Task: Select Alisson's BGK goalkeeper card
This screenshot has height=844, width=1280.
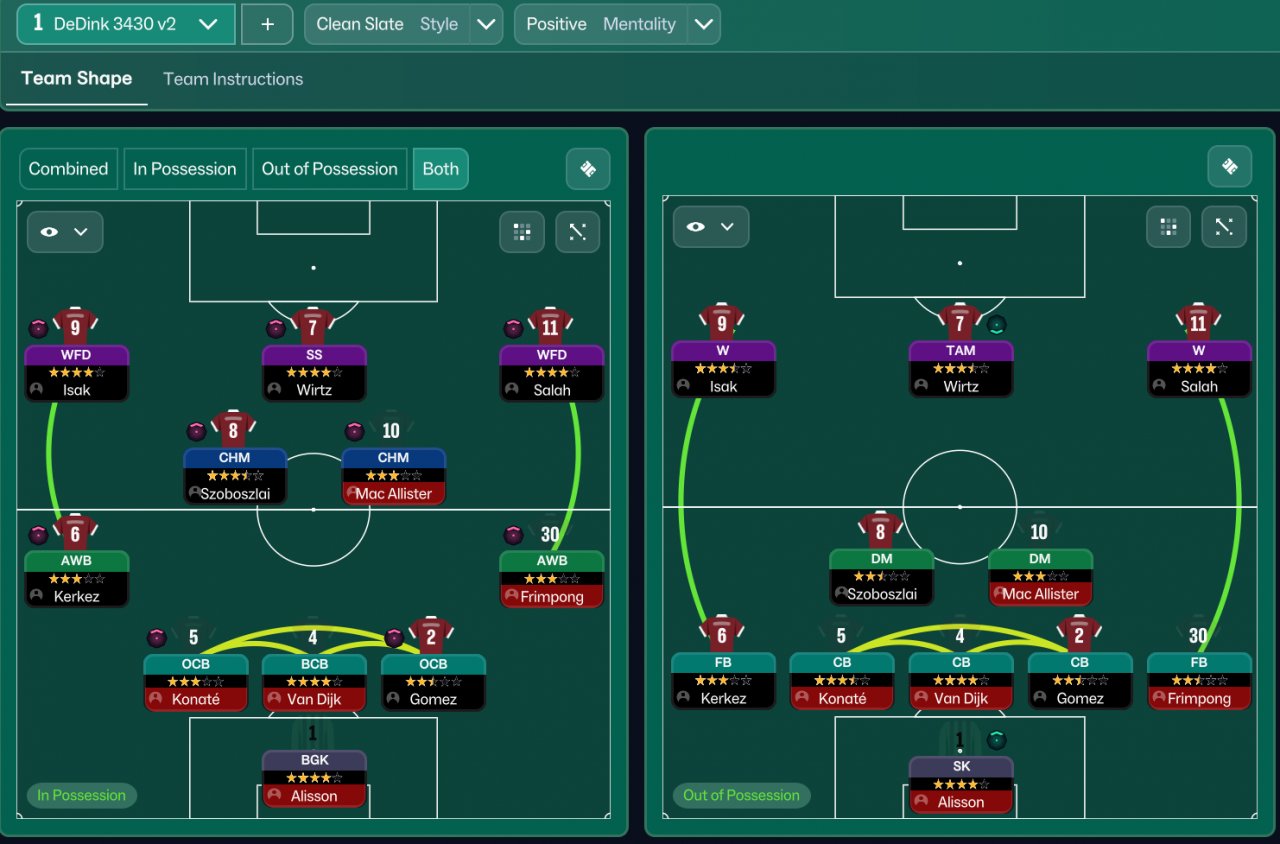Action: point(314,779)
